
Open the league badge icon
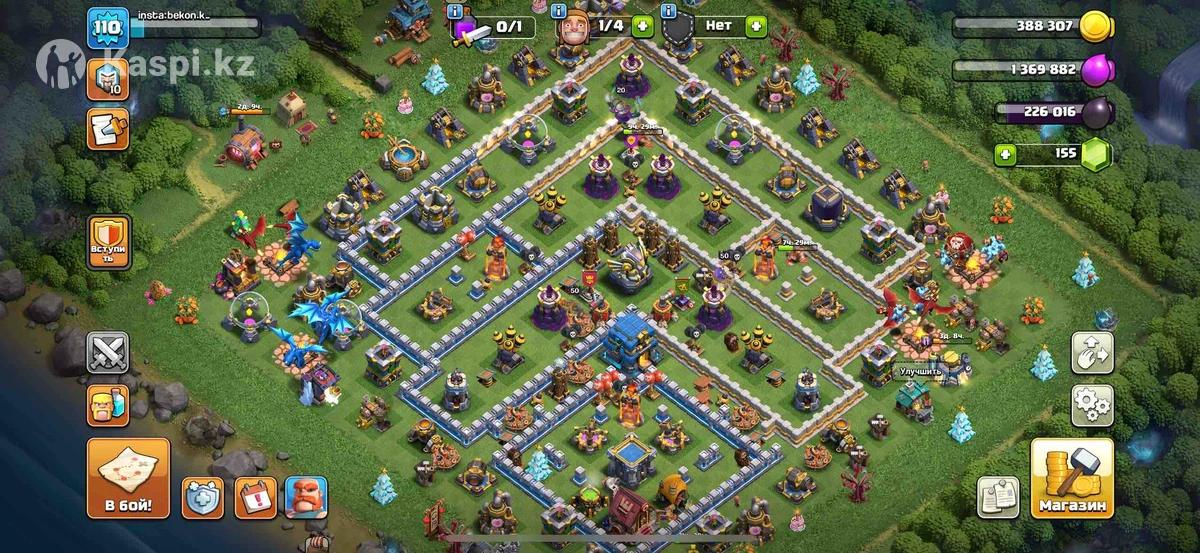point(106,78)
